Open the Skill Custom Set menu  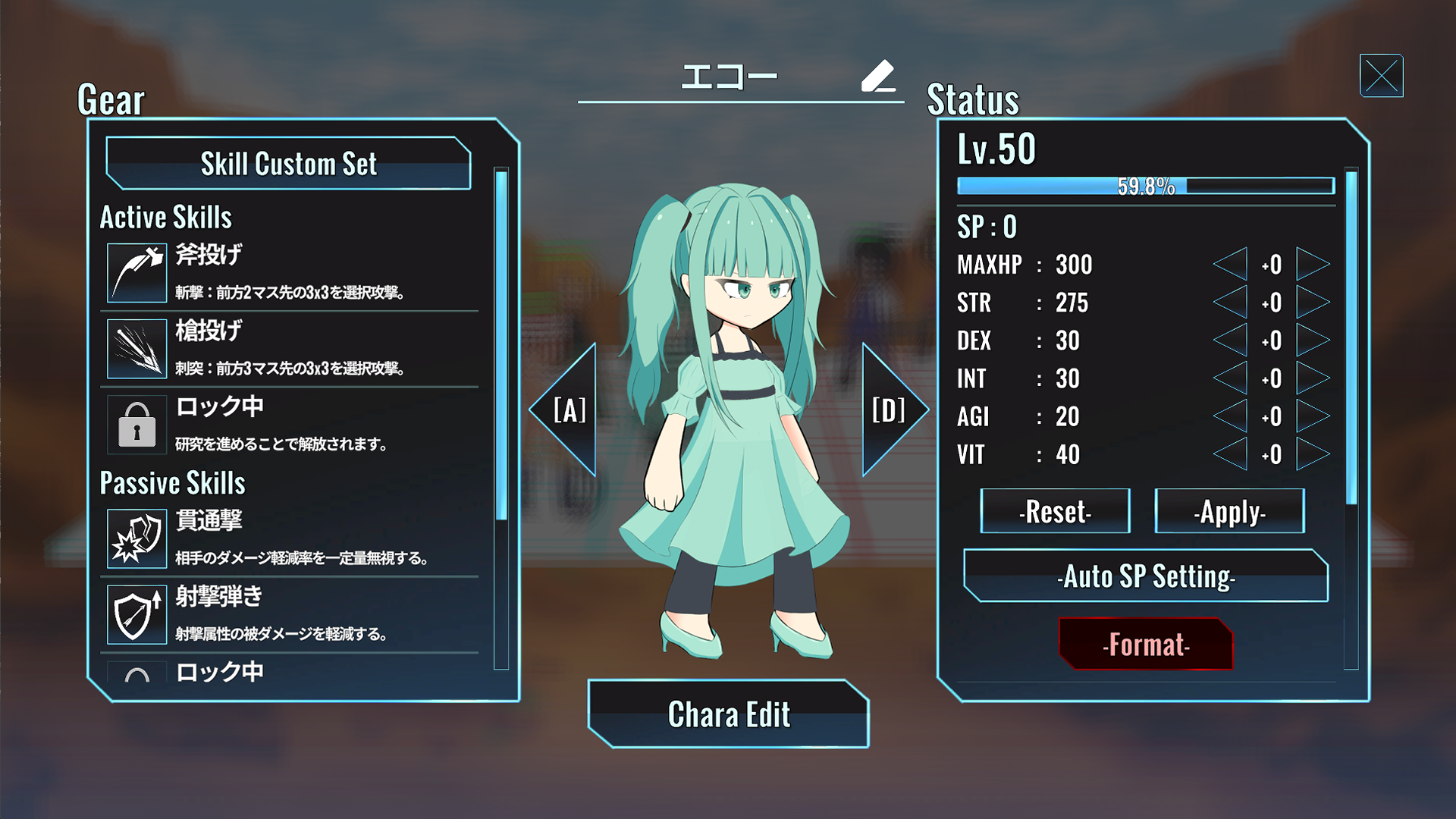[288, 163]
